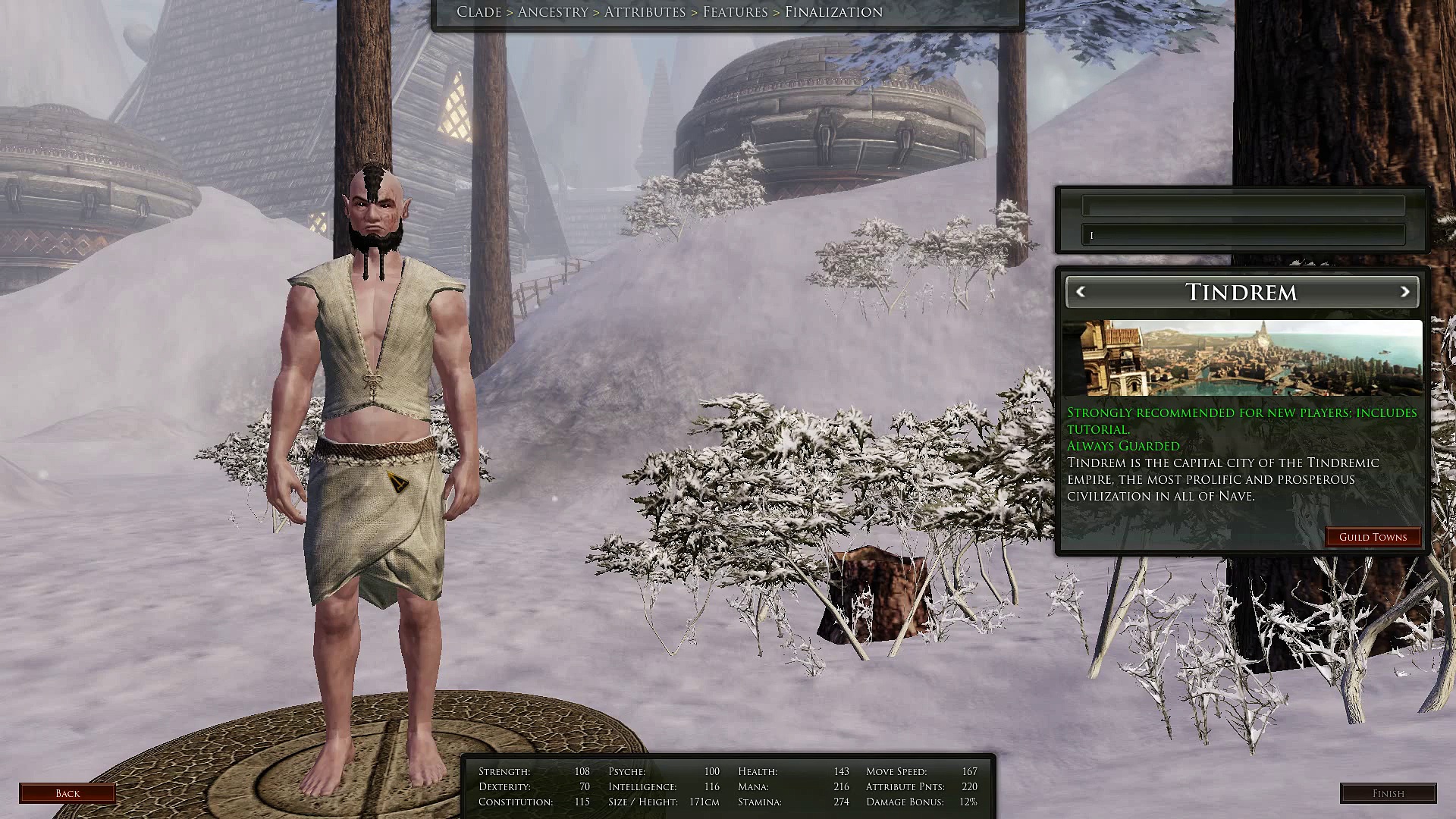This screenshot has height=819, width=1456.
Task: Open the Features step
Action: (735, 12)
